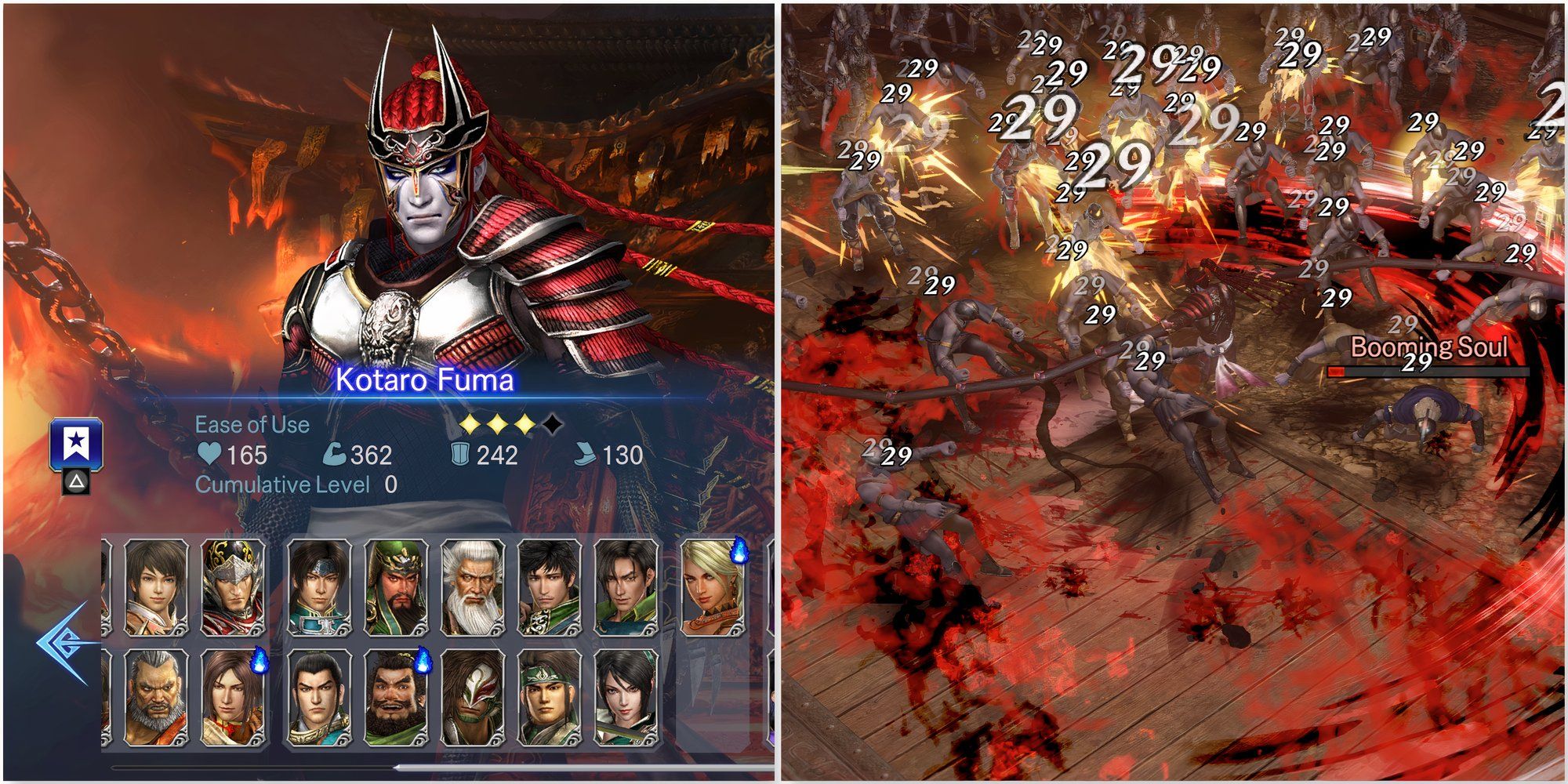Image resolution: width=1568 pixels, height=784 pixels.
Task: Select the topknot-haired man portrait
Action: click(x=319, y=698)
